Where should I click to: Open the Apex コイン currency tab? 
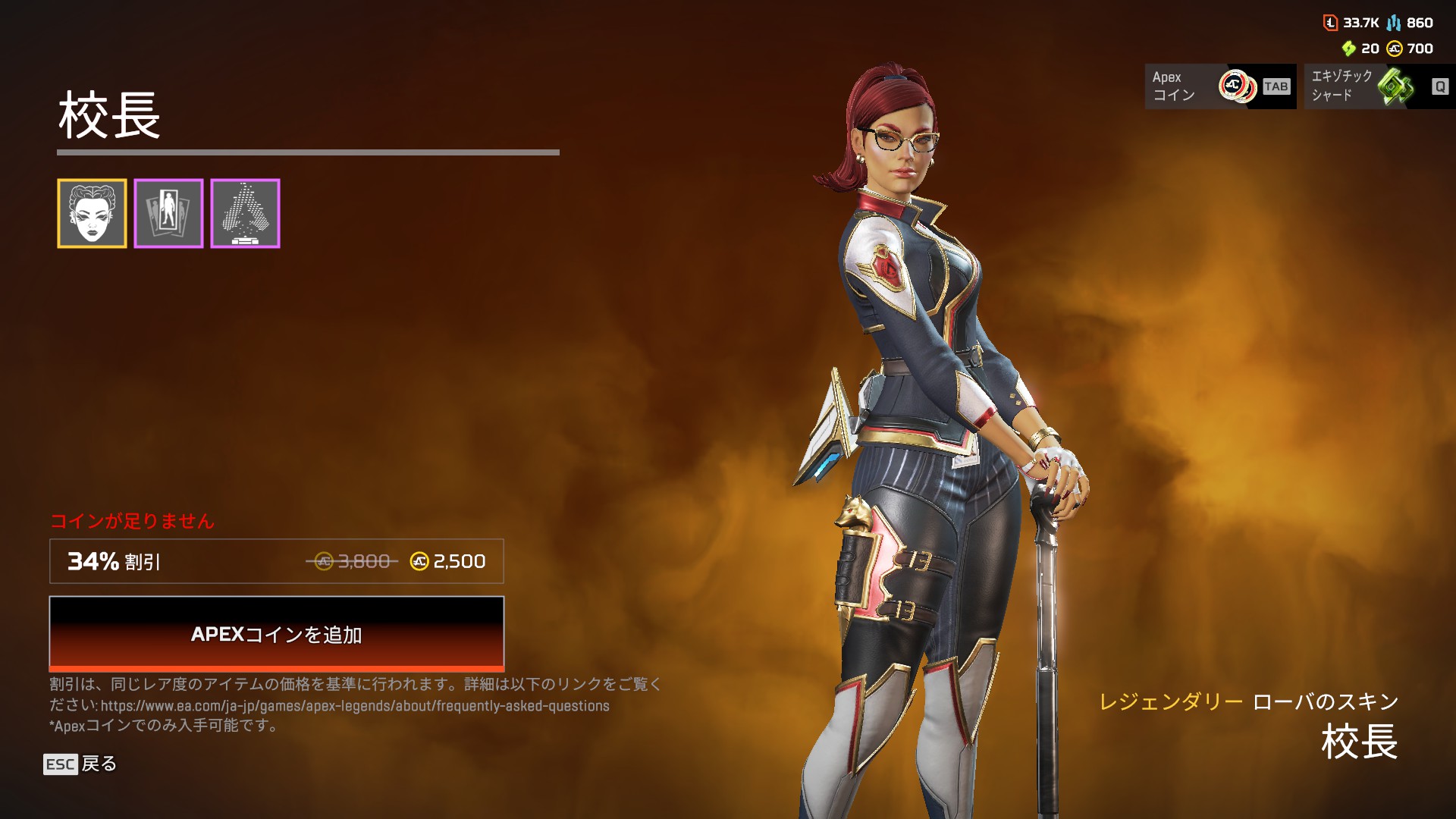pyautogui.click(x=1219, y=86)
